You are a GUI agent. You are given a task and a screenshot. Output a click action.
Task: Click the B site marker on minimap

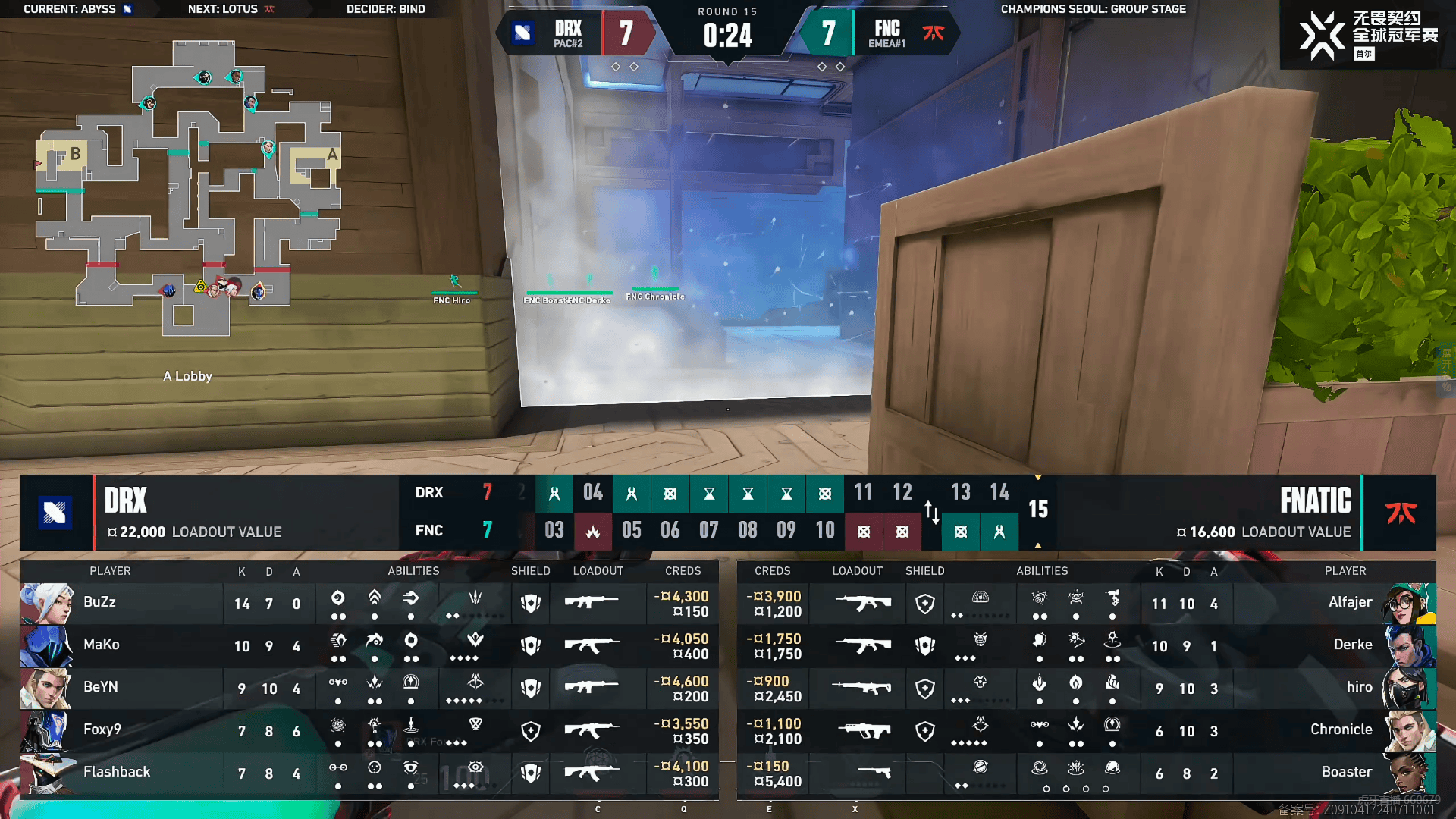coord(75,154)
